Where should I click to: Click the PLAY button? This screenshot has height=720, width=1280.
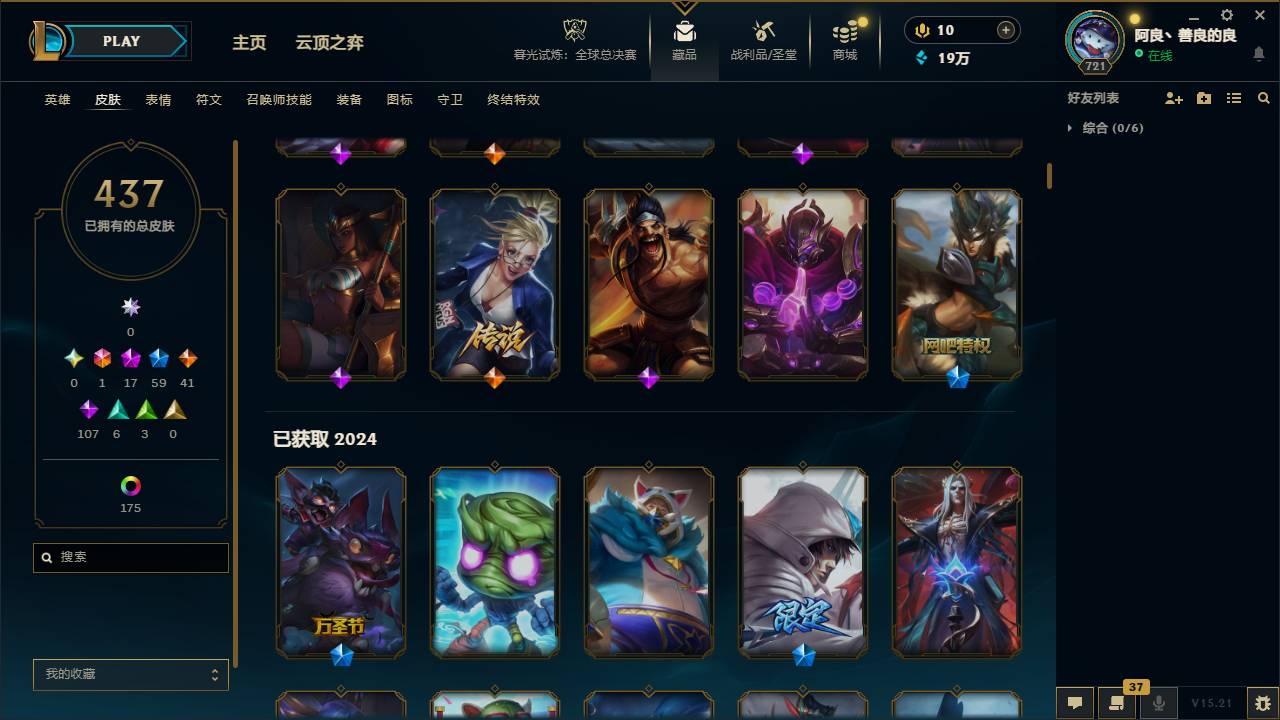121,41
